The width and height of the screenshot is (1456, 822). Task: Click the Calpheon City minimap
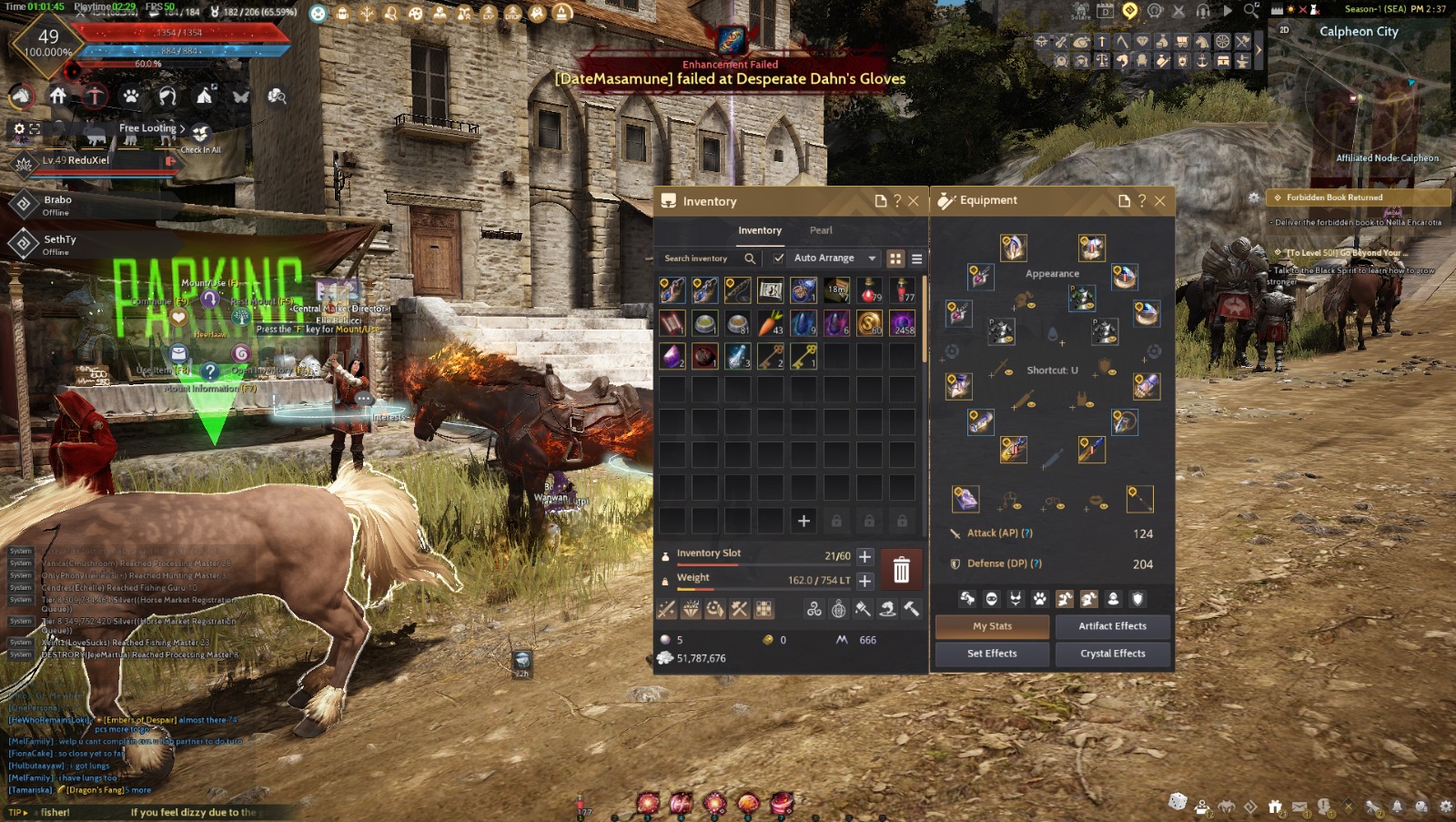(x=1362, y=100)
